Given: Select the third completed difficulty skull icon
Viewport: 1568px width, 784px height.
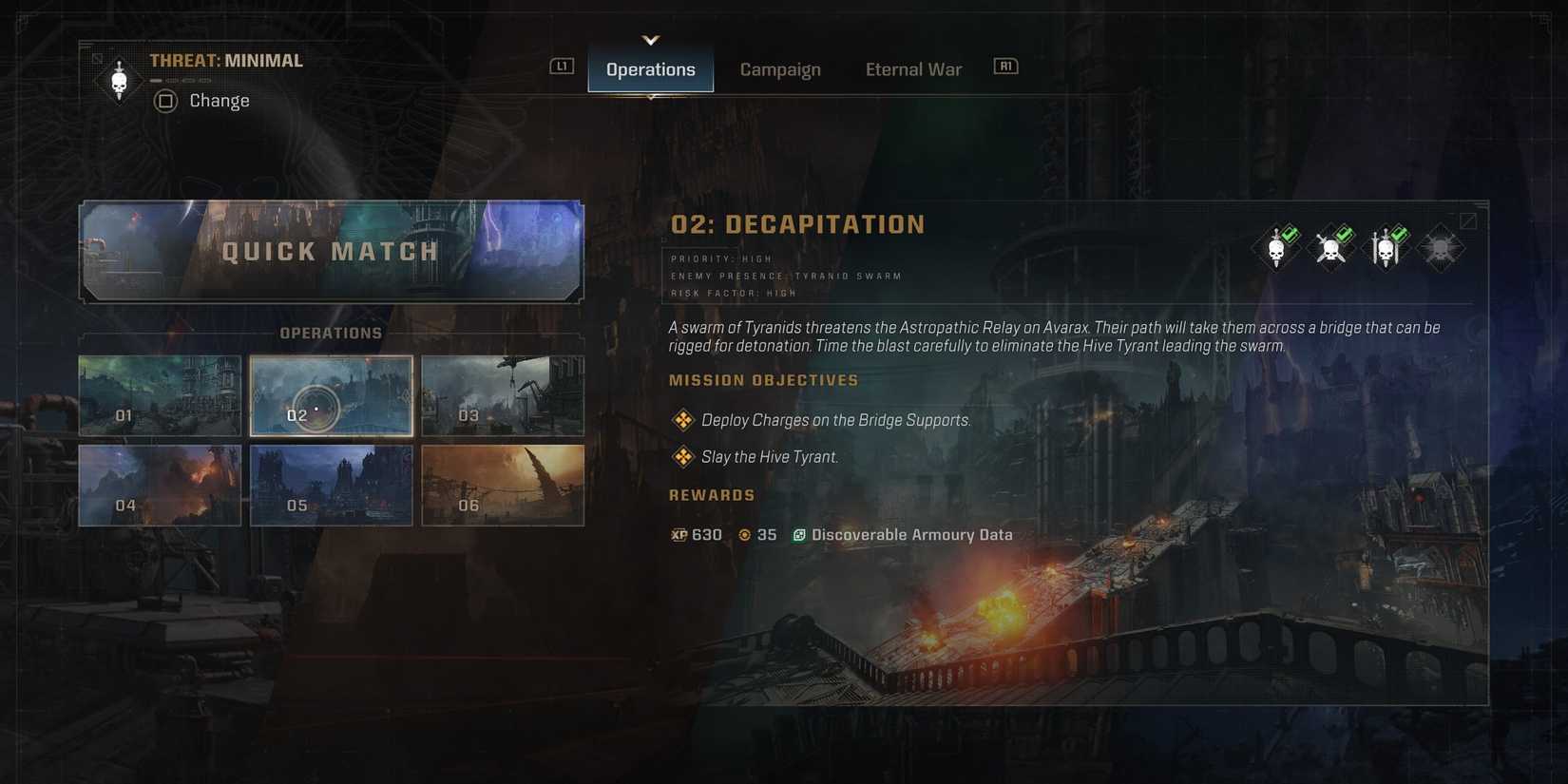Looking at the screenshot, I should 1386,245.
